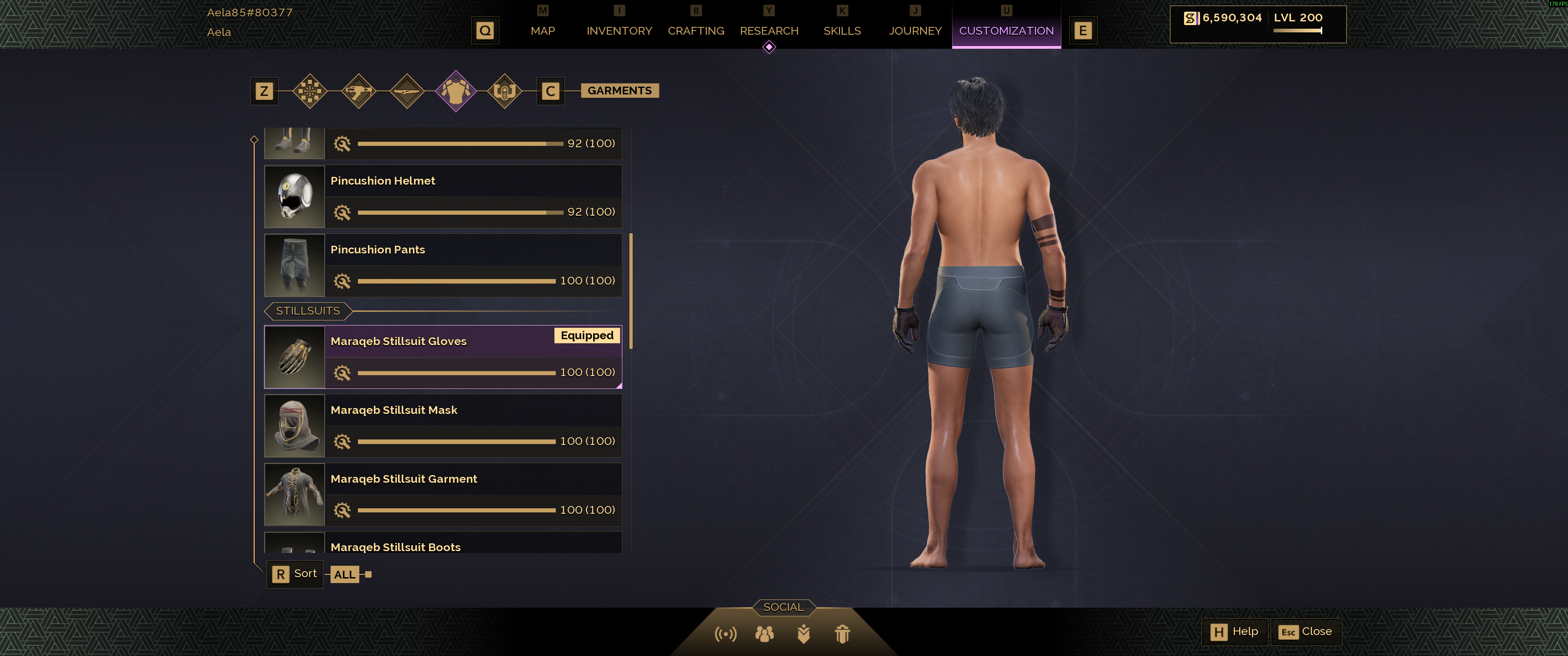Switch to the Inventory tab
The height and width of the screenshot is (656, 1568).
(x=618, y=31)
